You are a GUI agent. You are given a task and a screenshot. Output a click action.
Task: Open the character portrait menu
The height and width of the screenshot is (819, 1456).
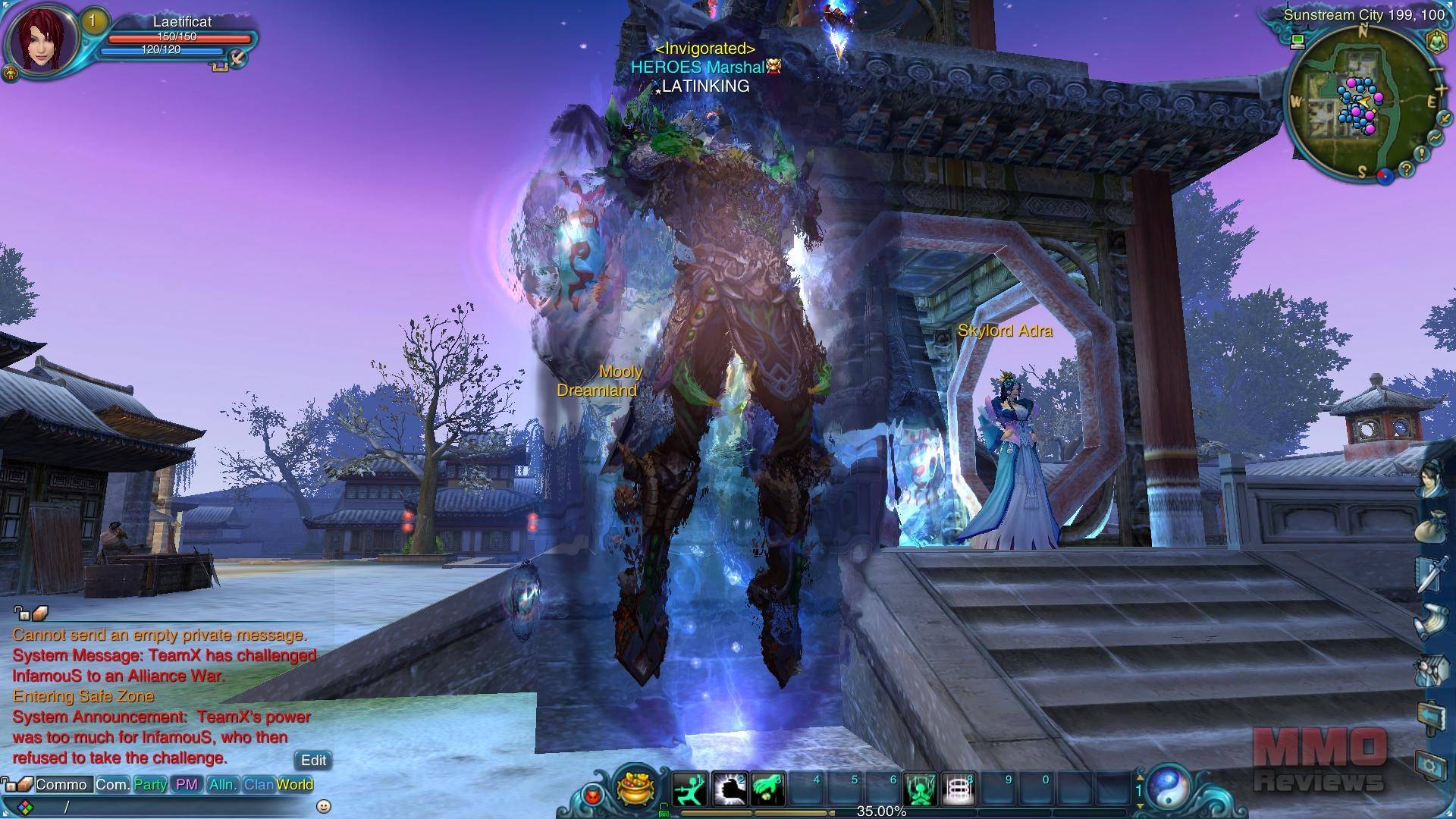point(42,39)
